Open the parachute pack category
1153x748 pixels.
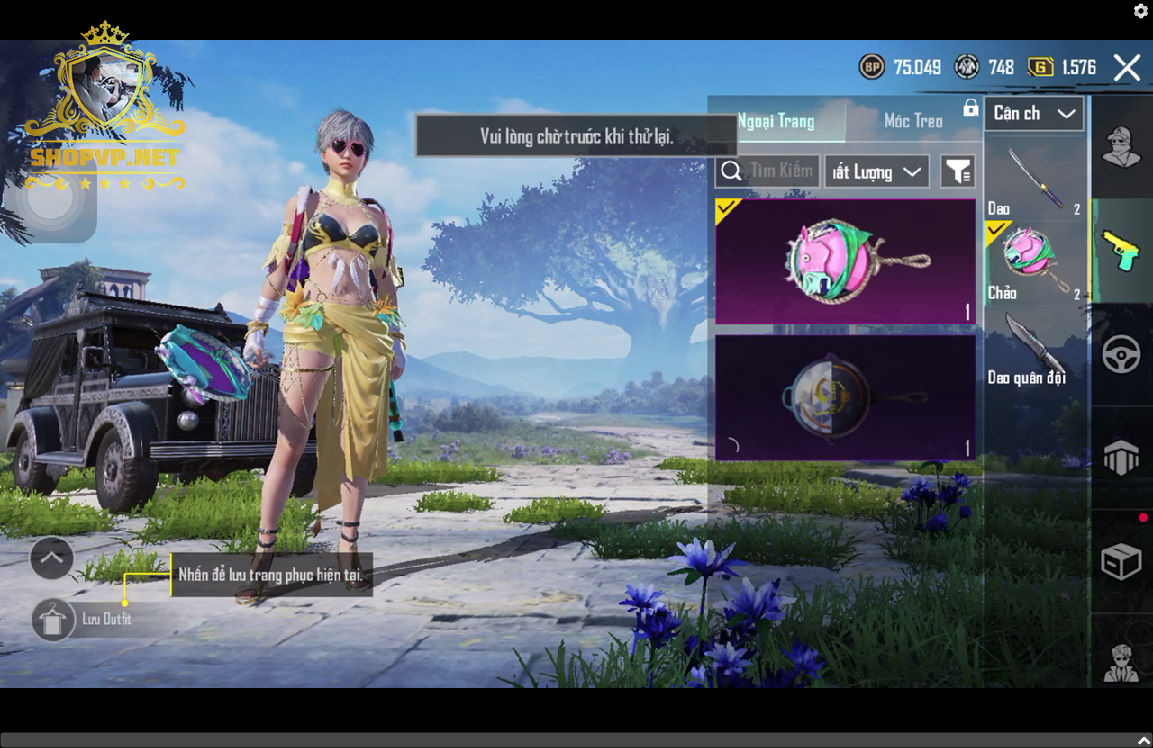(x=1121, y=459)
